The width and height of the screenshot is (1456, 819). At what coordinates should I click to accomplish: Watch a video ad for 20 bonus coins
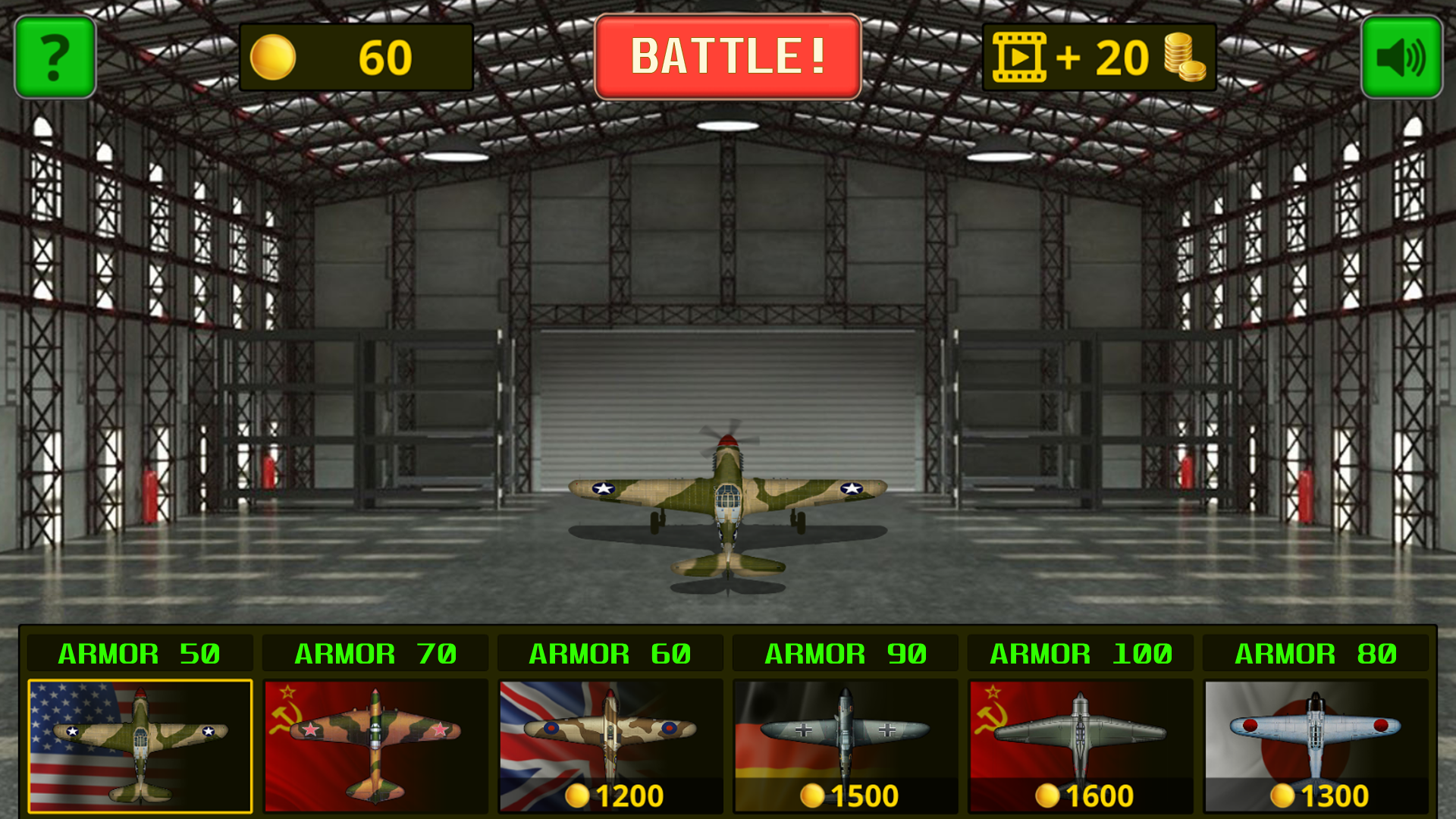click(1100, 55)
